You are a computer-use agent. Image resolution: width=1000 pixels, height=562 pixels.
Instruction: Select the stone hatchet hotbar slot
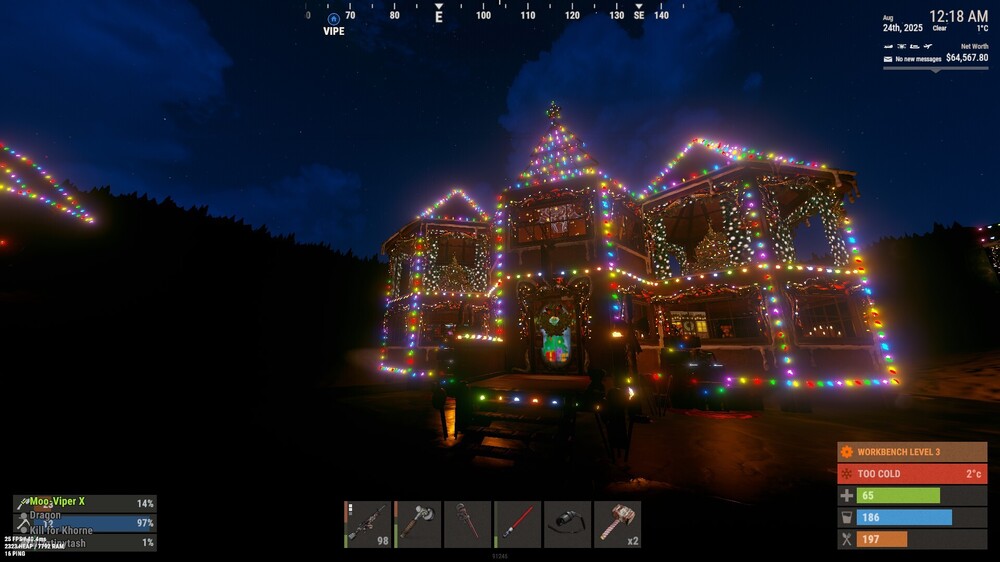click(418, 524)
